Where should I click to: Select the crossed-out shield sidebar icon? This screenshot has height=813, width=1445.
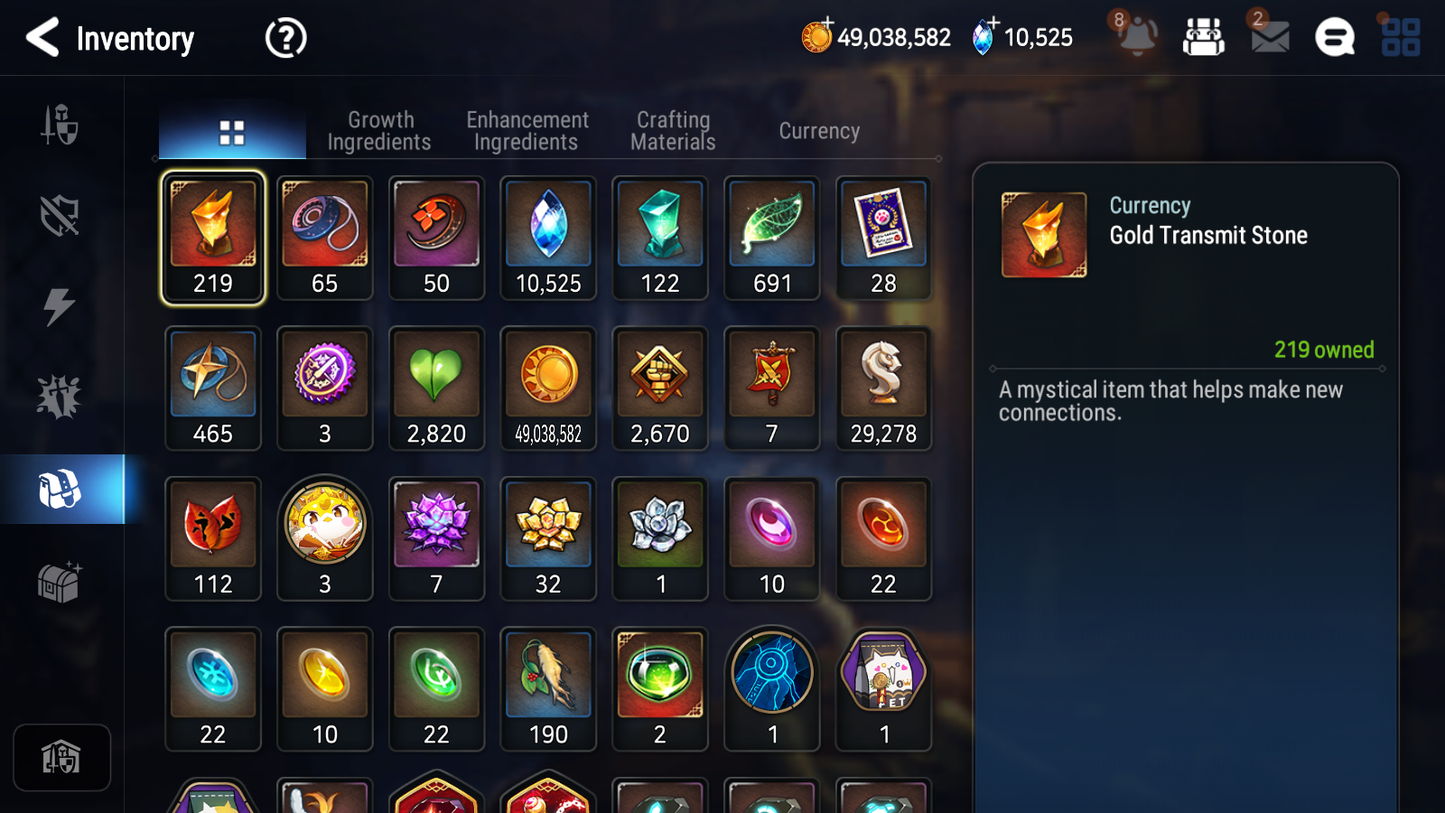click(x=60, y=215)
